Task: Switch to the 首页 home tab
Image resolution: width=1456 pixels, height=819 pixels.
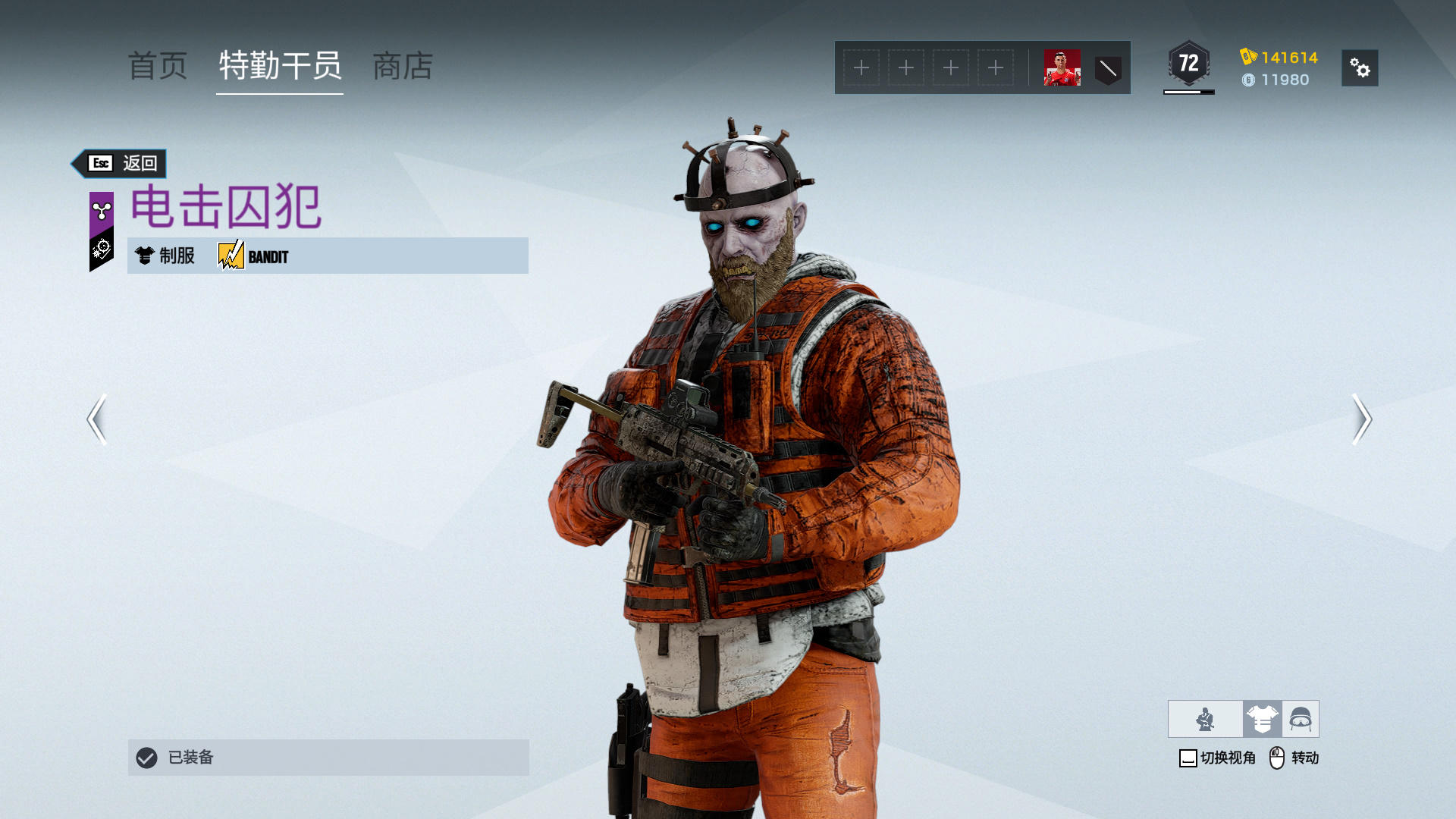Action: tap(158, 67)
